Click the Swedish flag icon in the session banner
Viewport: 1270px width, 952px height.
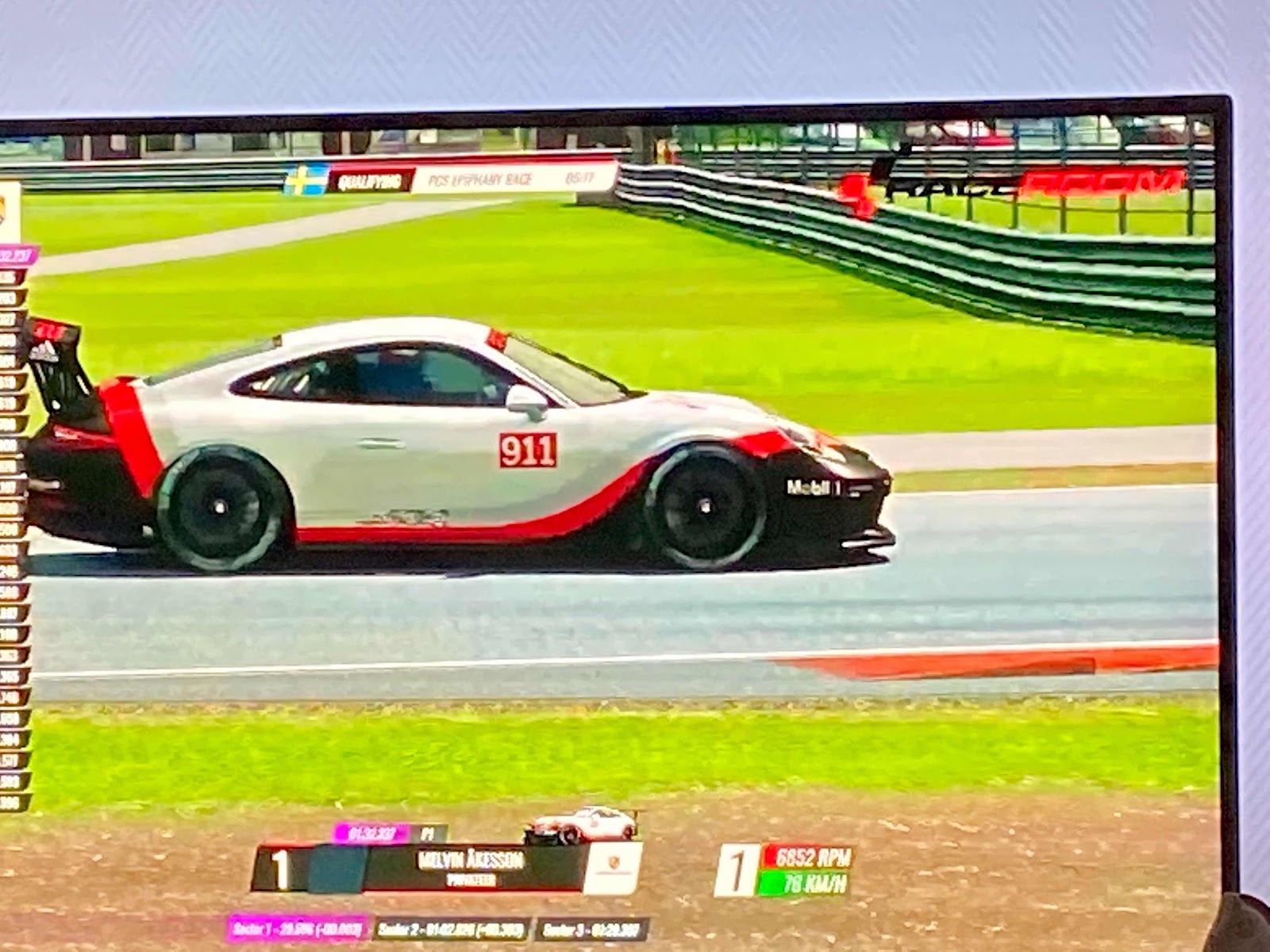tap(306, 180)
